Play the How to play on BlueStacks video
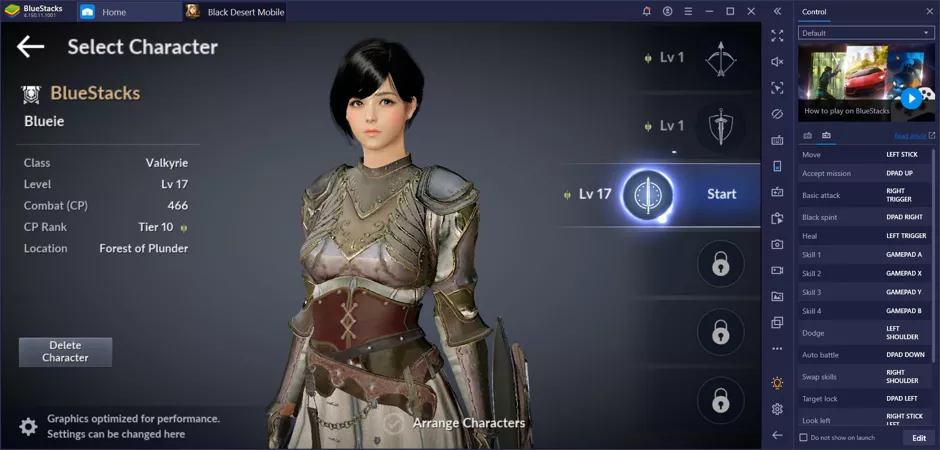The width and height of the screenshot is (940, 450). (911, 98)
